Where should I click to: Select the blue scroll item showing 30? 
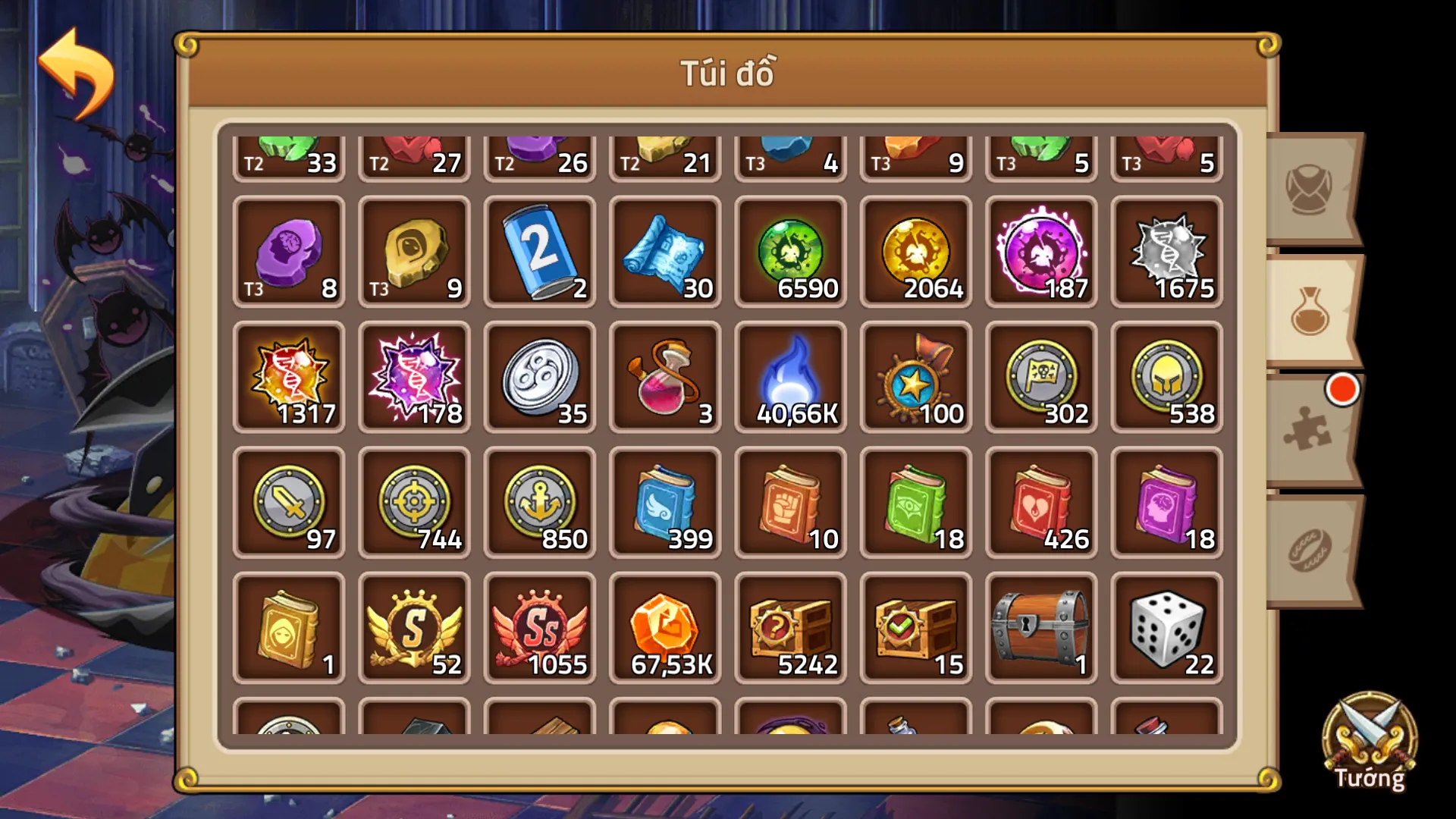pyautogui.click(x=664, y=250)
